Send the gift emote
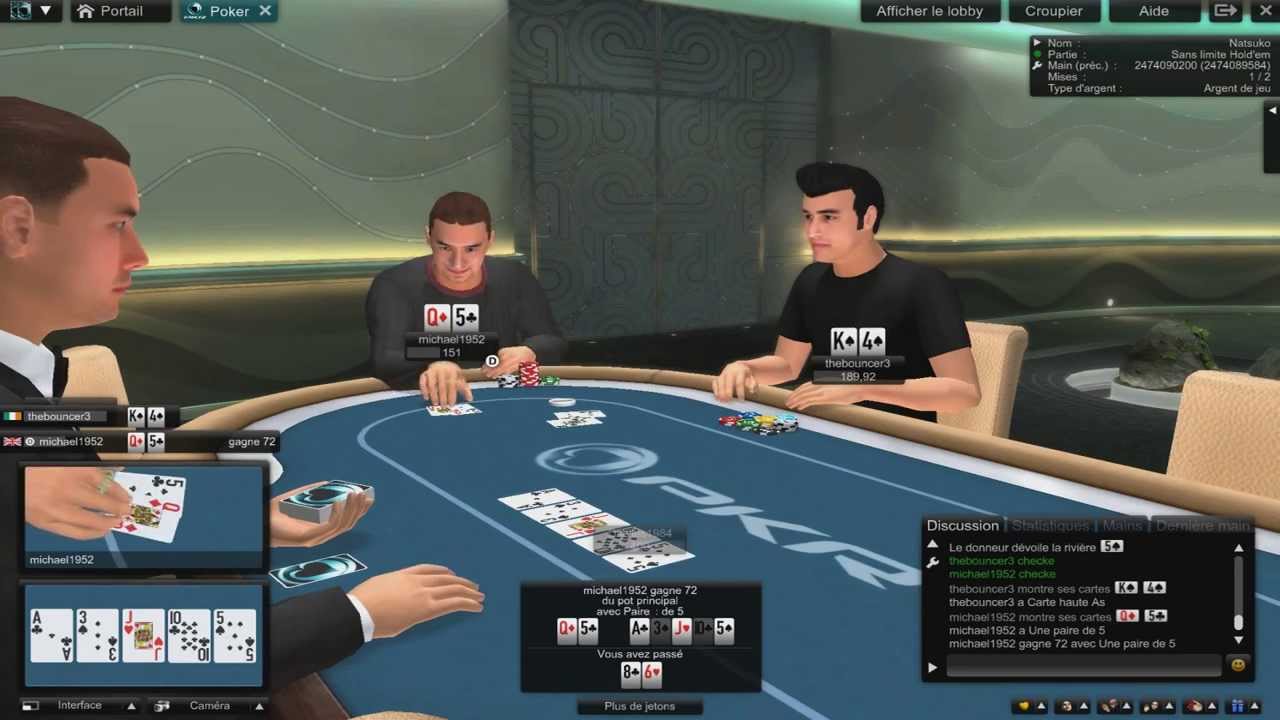Image resolution: width=1280 pixels, height=720 pixels. [1240, 705]
